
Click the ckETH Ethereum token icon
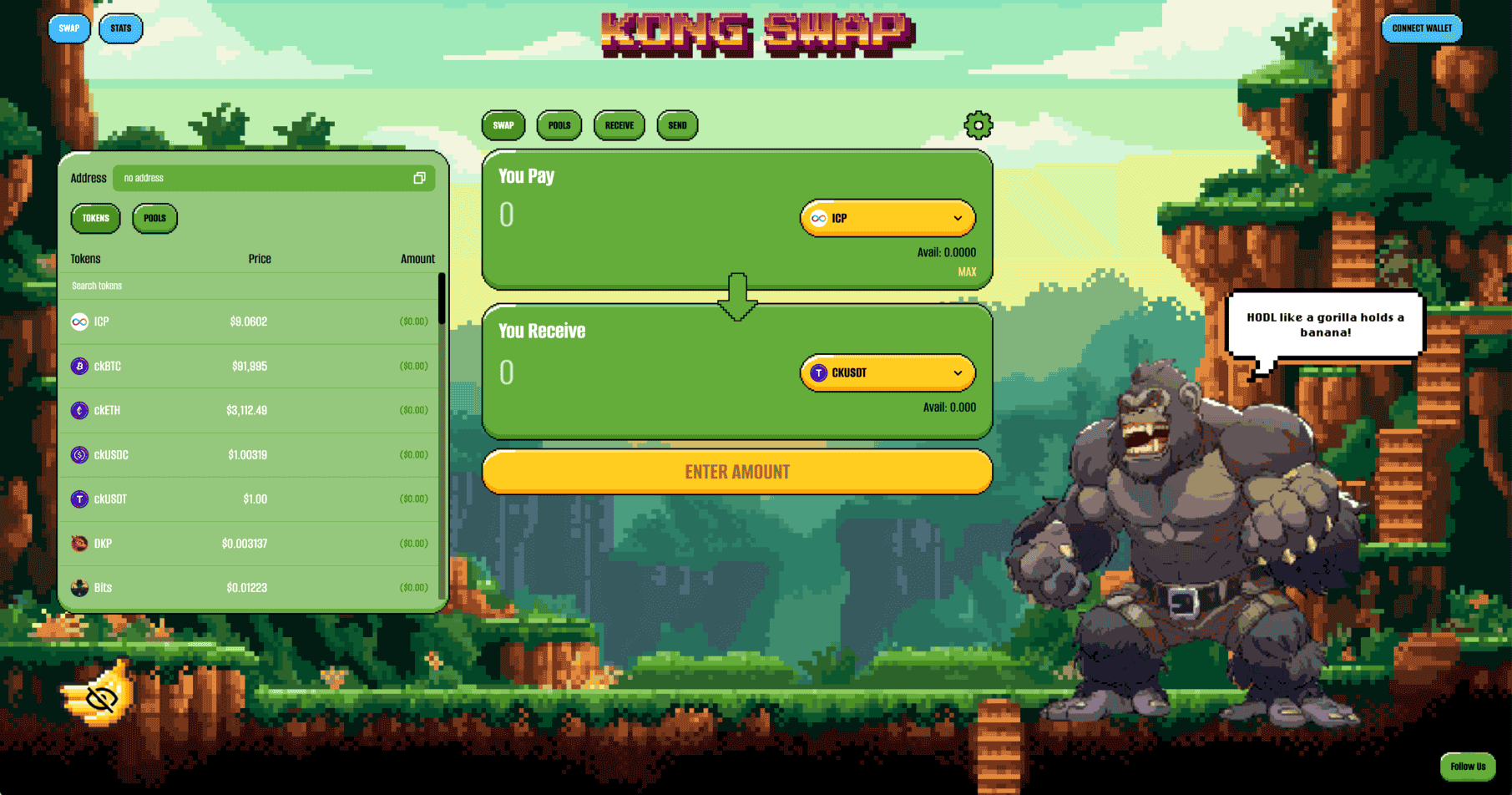(79, 410)
